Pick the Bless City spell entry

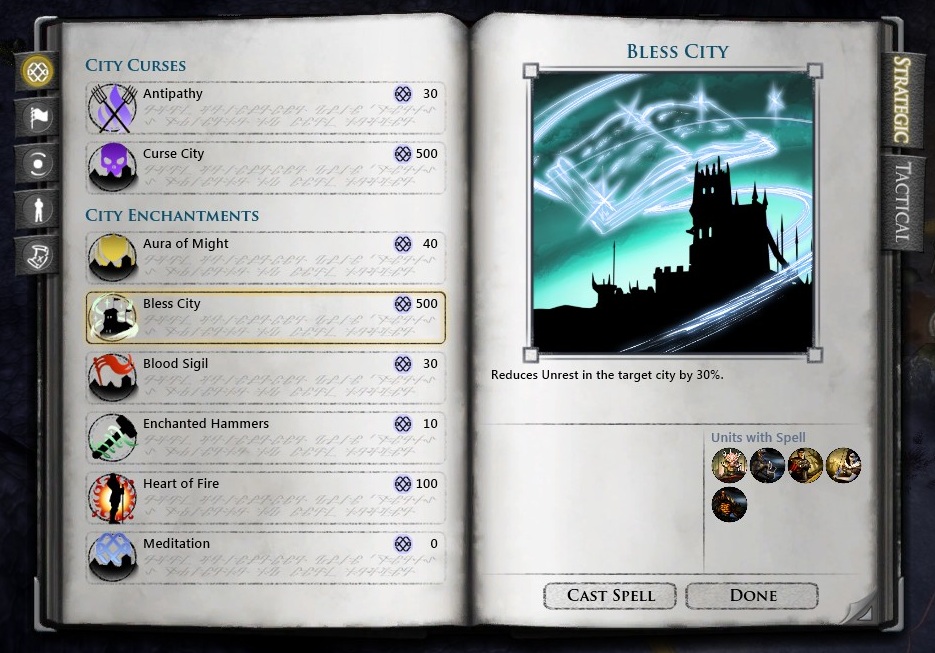tap(265, 318)
